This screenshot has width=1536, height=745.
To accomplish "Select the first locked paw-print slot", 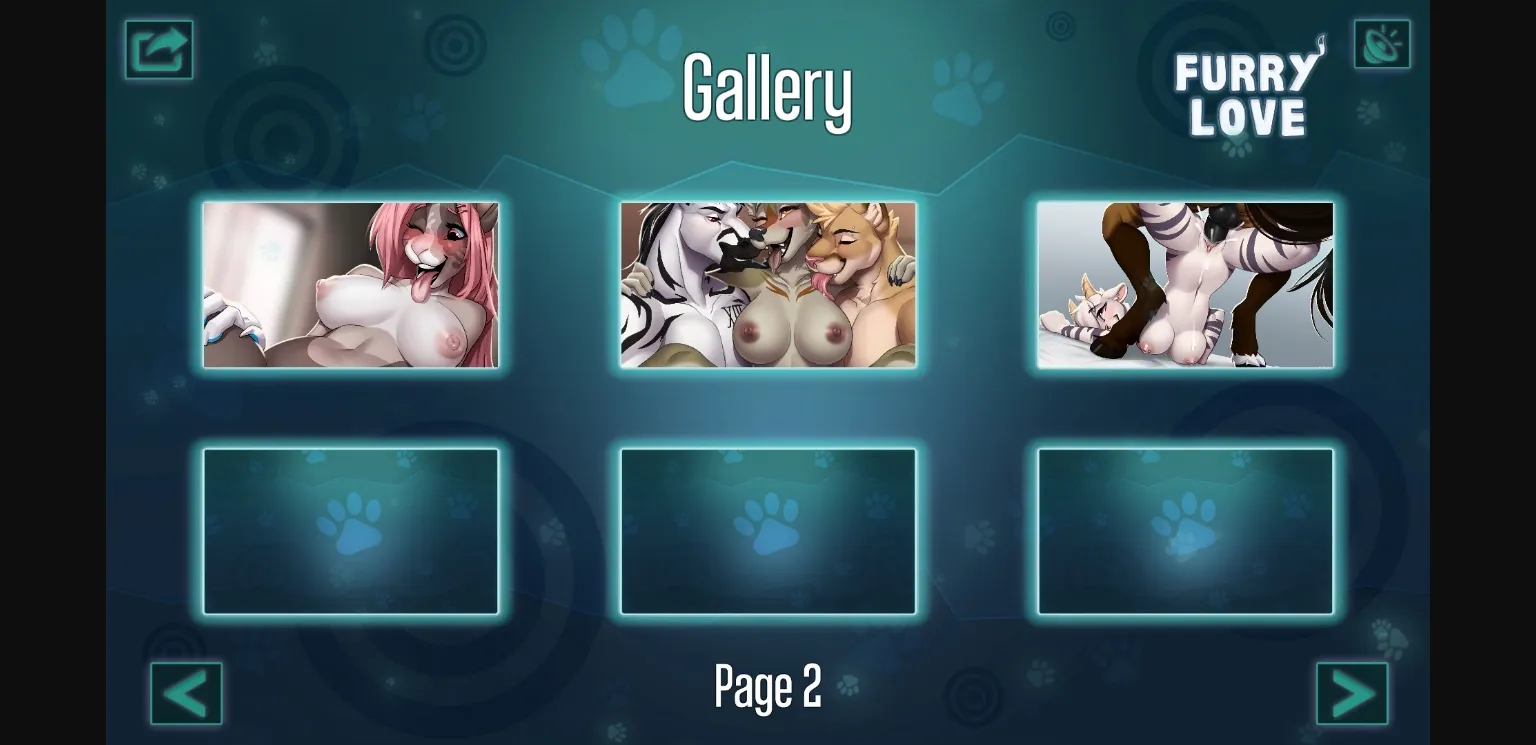I will (x=351, y=531).
